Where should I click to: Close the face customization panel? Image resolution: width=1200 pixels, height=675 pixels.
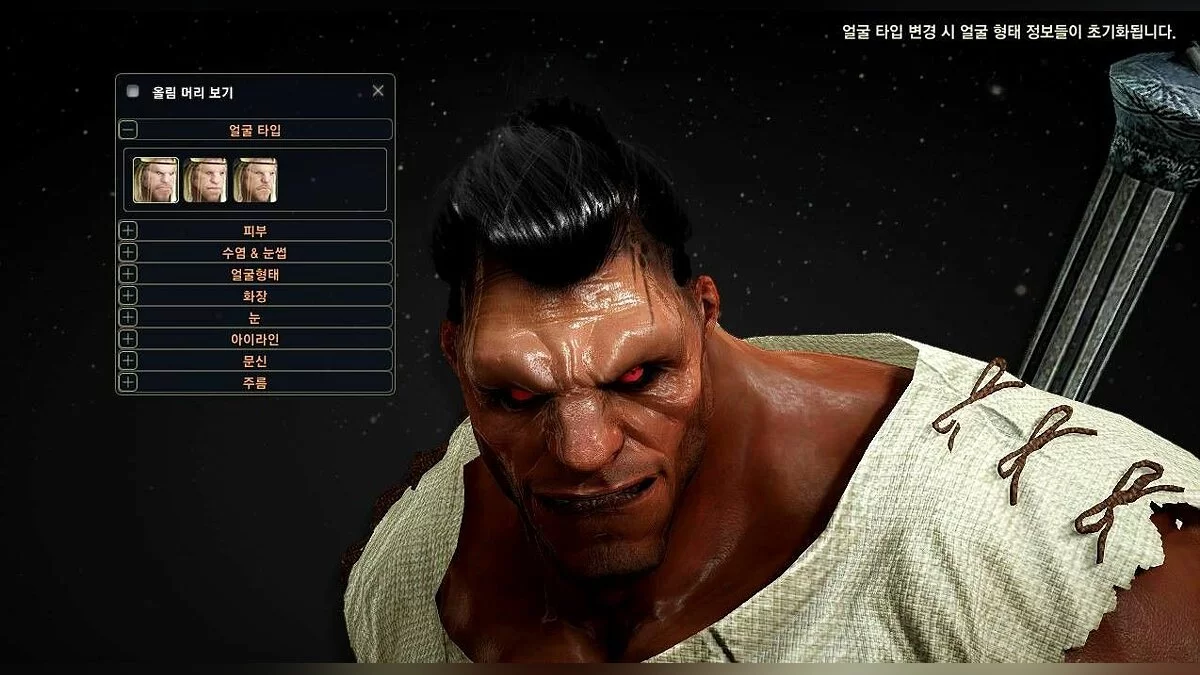click(378, 91)
